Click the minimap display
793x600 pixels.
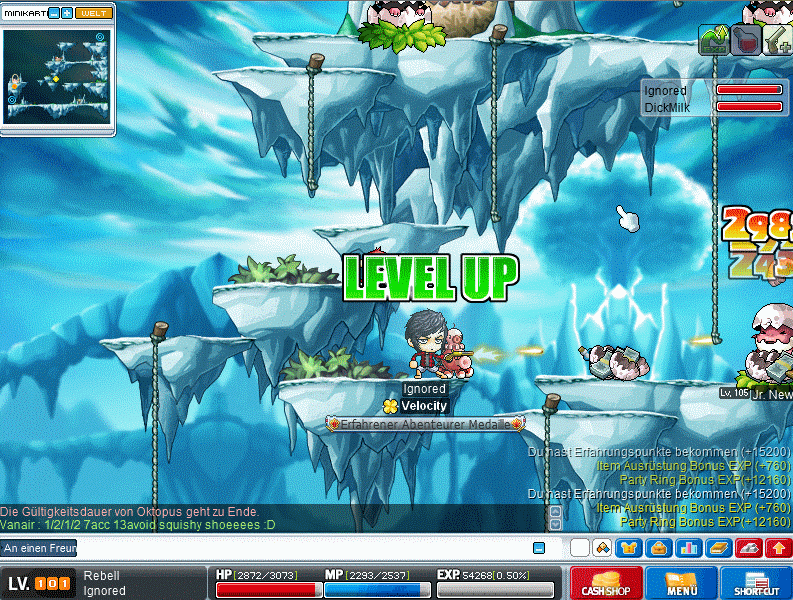[x=57, y=75]
